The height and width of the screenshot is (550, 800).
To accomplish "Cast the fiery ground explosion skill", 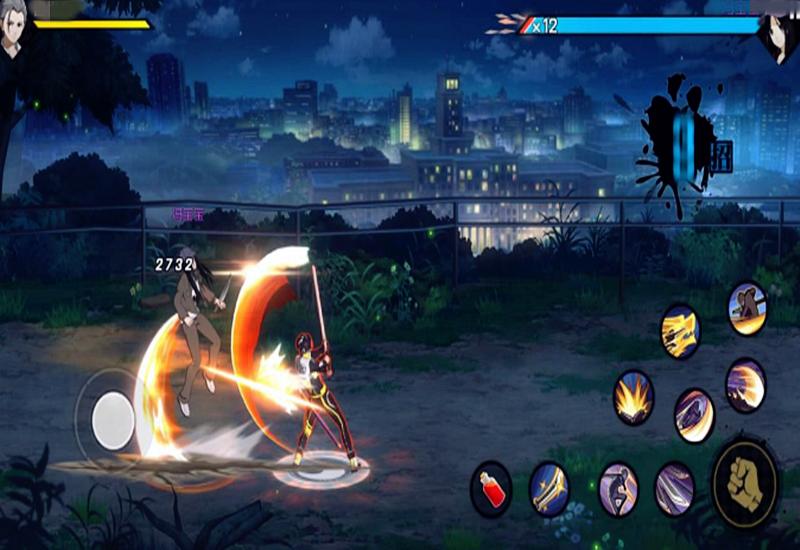I will 634,397.
